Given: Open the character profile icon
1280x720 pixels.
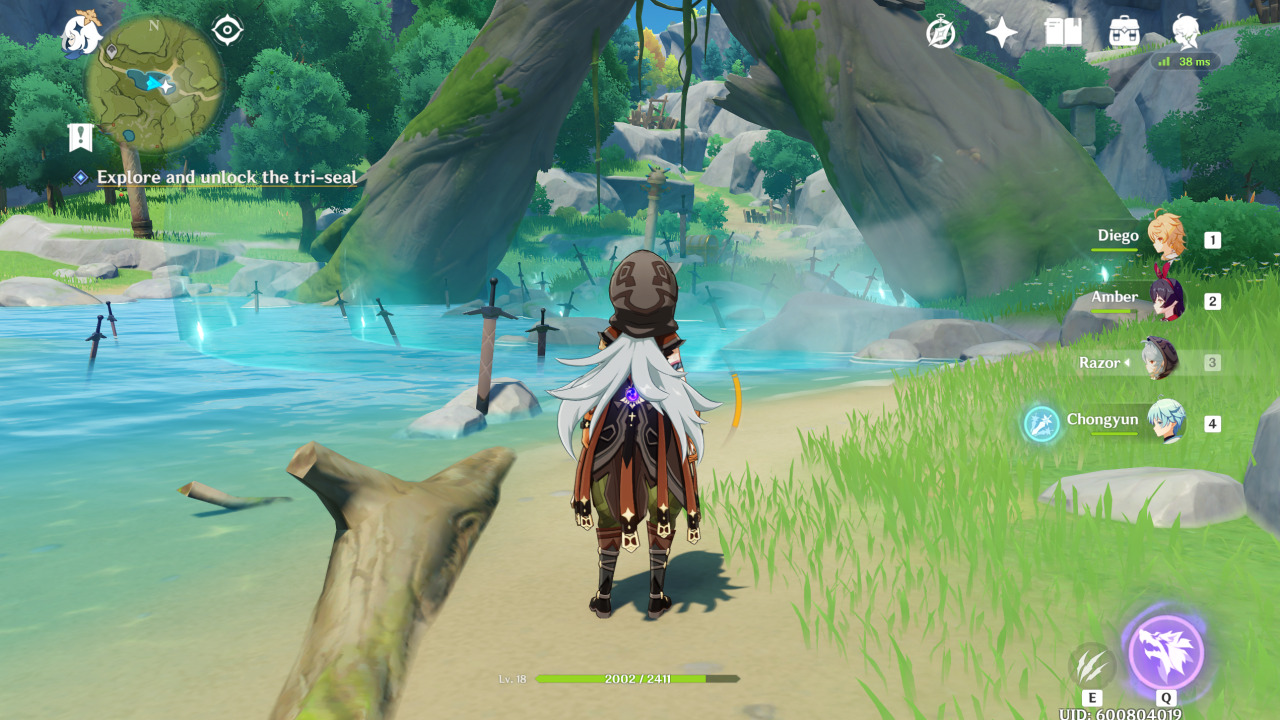Looking at the screenshot, I should [x=1186, y=32].
